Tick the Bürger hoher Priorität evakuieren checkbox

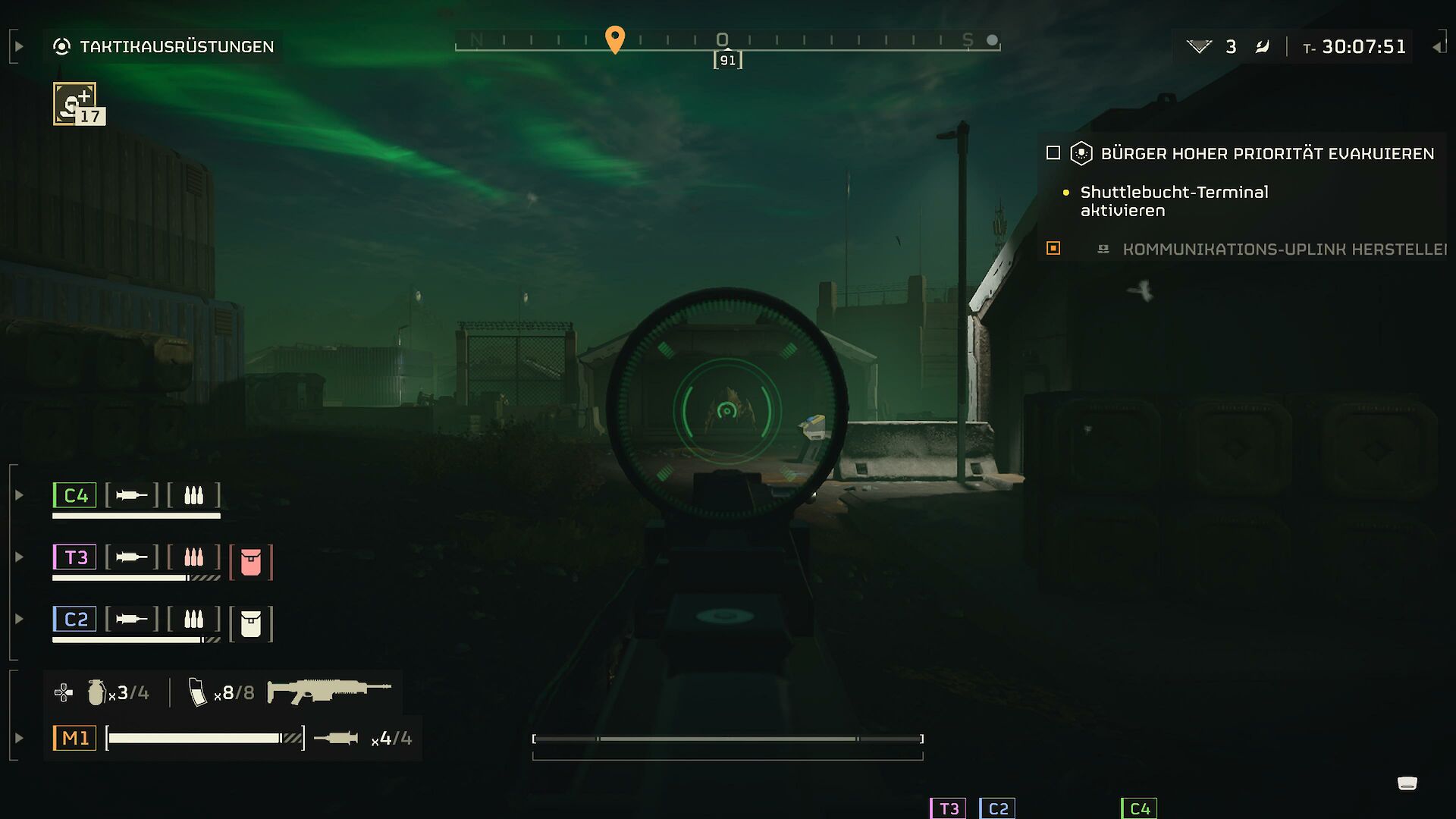coord(1053,153)
